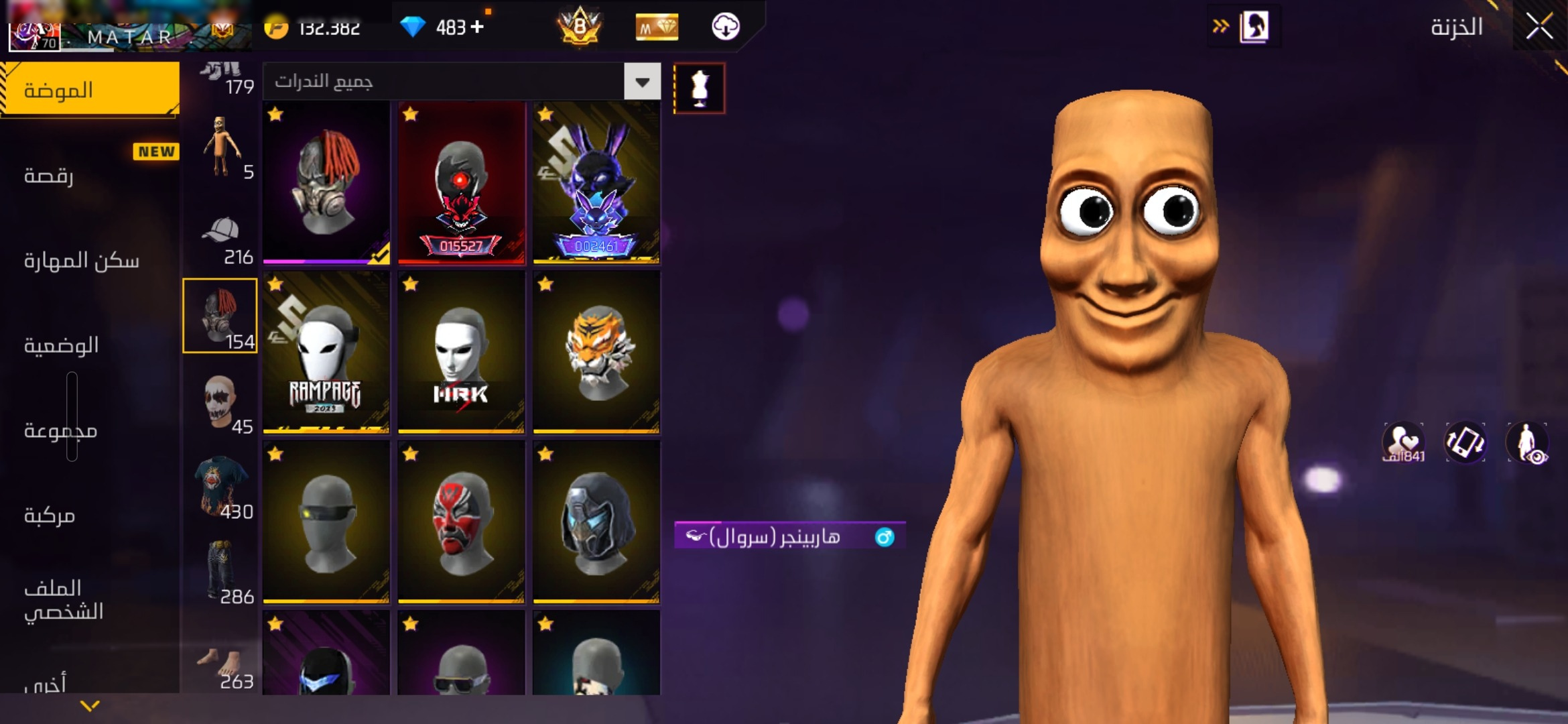Choose the RAMPAGE 2023 white mask
The height and width of the screenshot is (724, 1568).
point(326,352)
